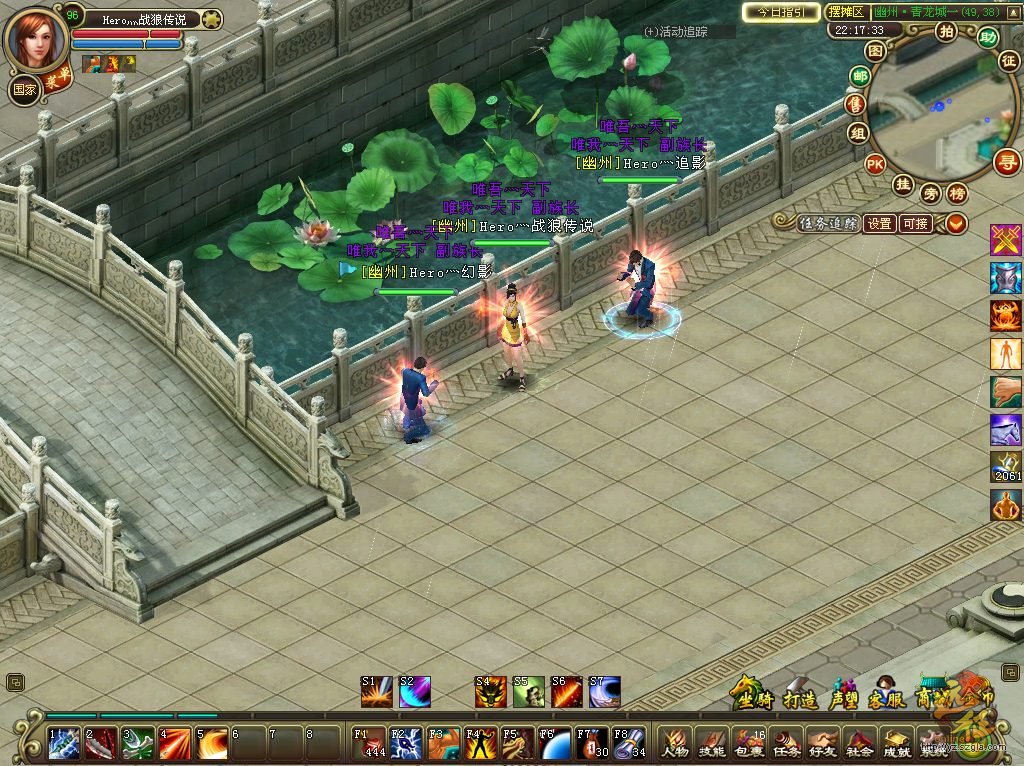Collapse the quest tracker arrow button
The image size is (1024, 766).
(x=956, y=224)
